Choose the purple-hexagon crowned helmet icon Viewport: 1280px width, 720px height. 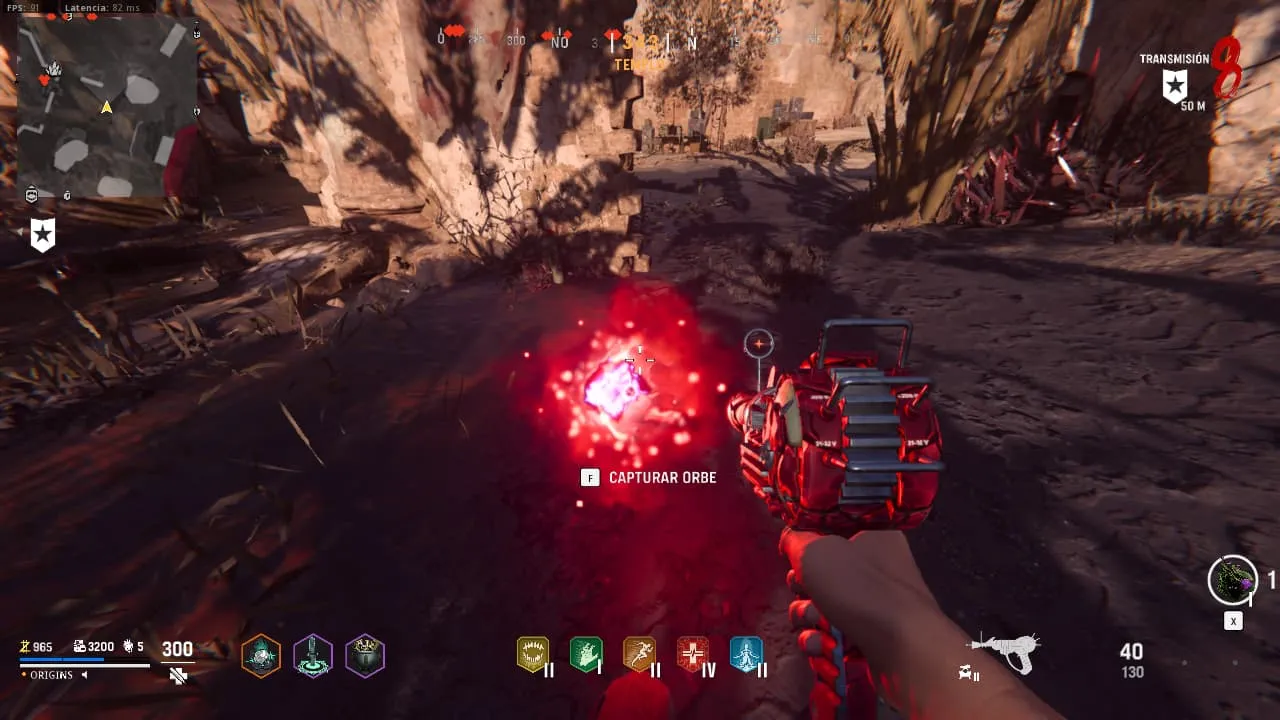tap(365, 656)
